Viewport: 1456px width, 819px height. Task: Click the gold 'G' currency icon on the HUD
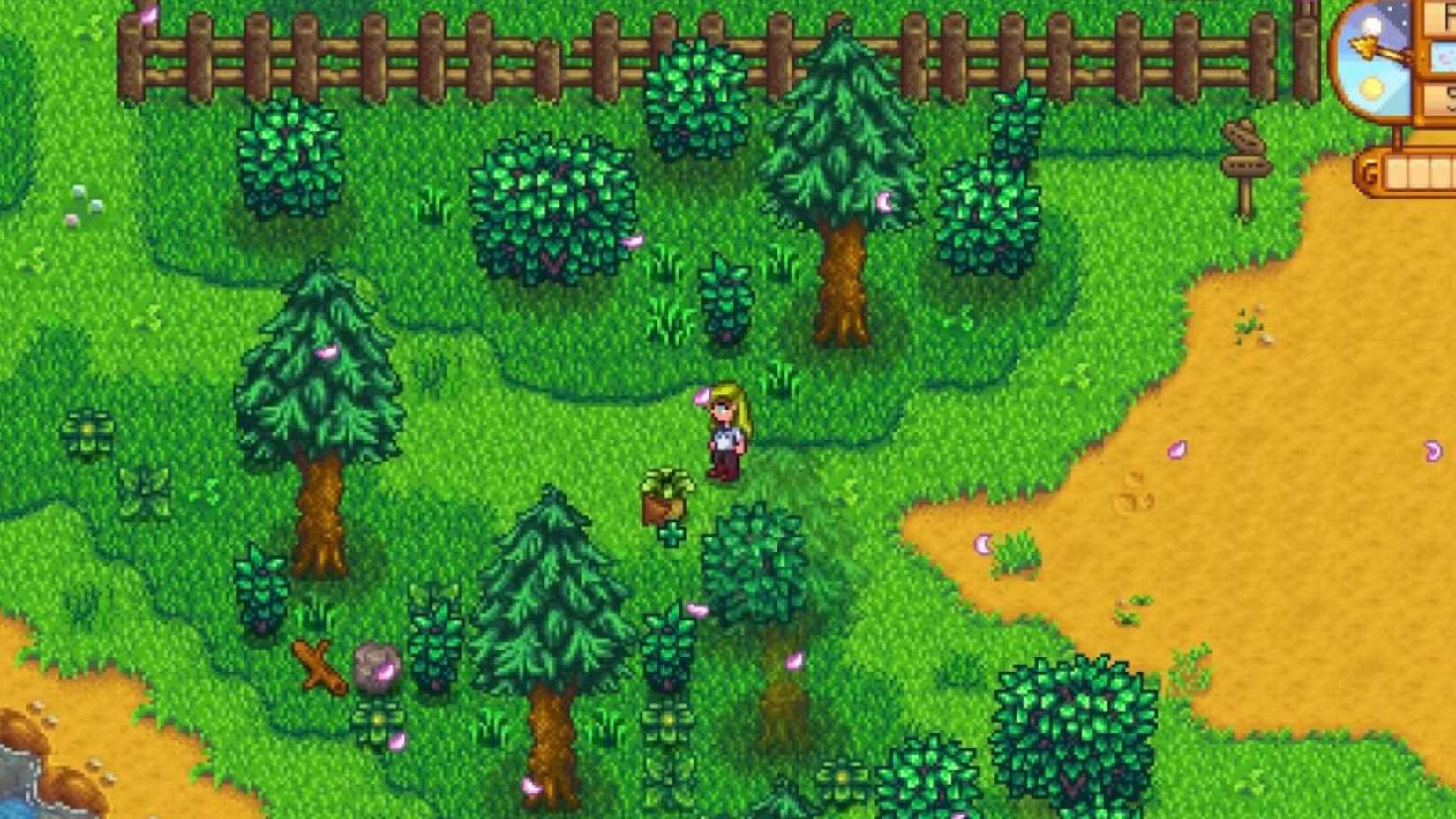1370,169
